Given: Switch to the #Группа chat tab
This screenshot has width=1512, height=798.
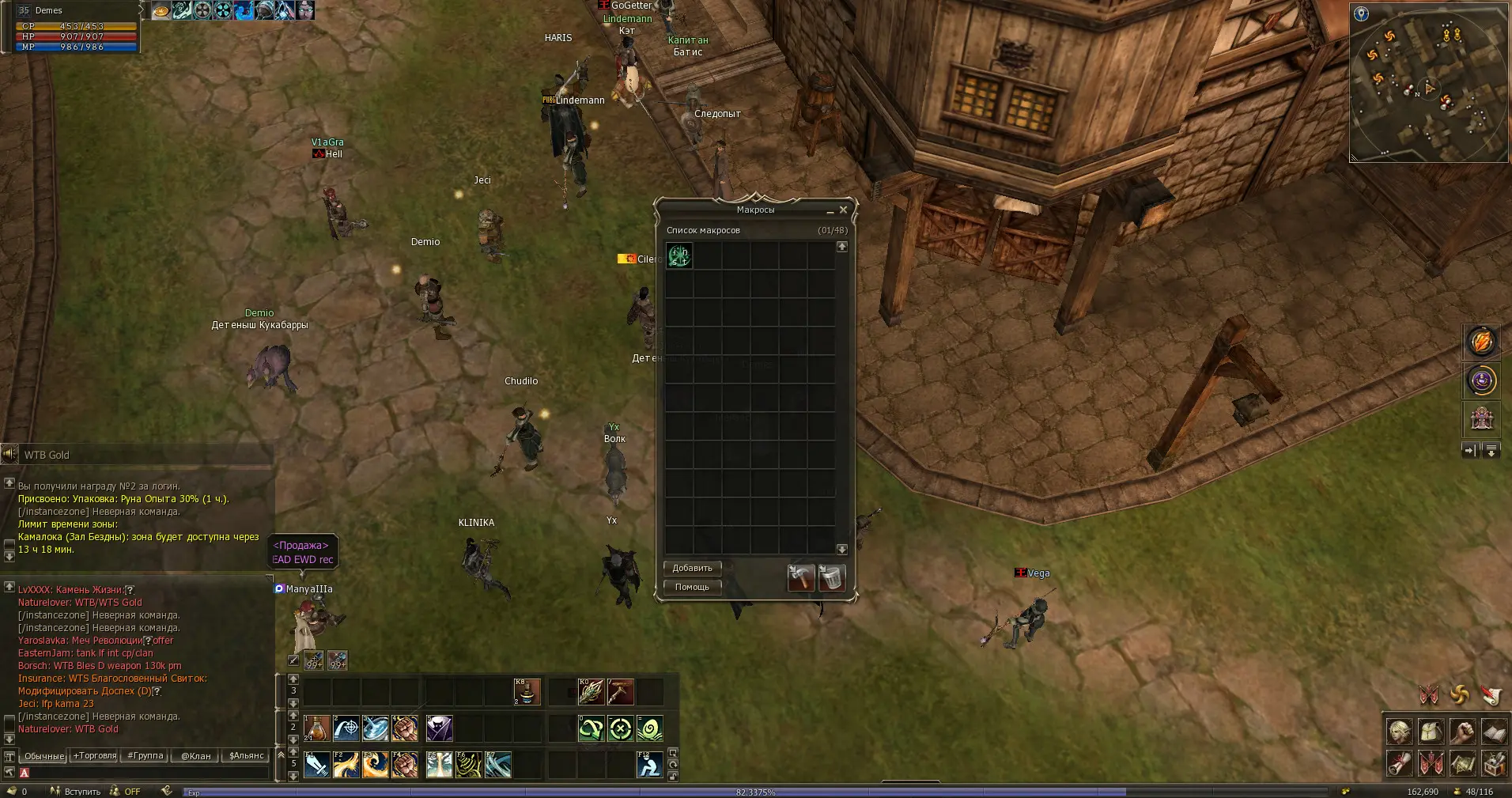Looking at the screenshot, I should point(146,755).
